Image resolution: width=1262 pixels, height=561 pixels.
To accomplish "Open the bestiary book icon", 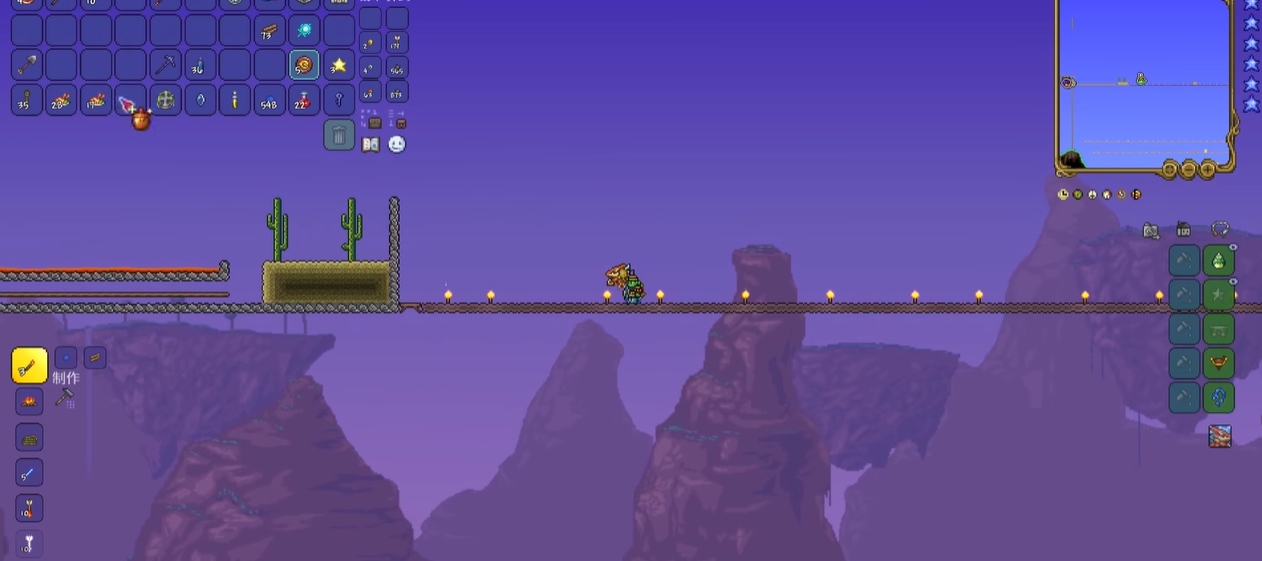I will tap(371, 145).
